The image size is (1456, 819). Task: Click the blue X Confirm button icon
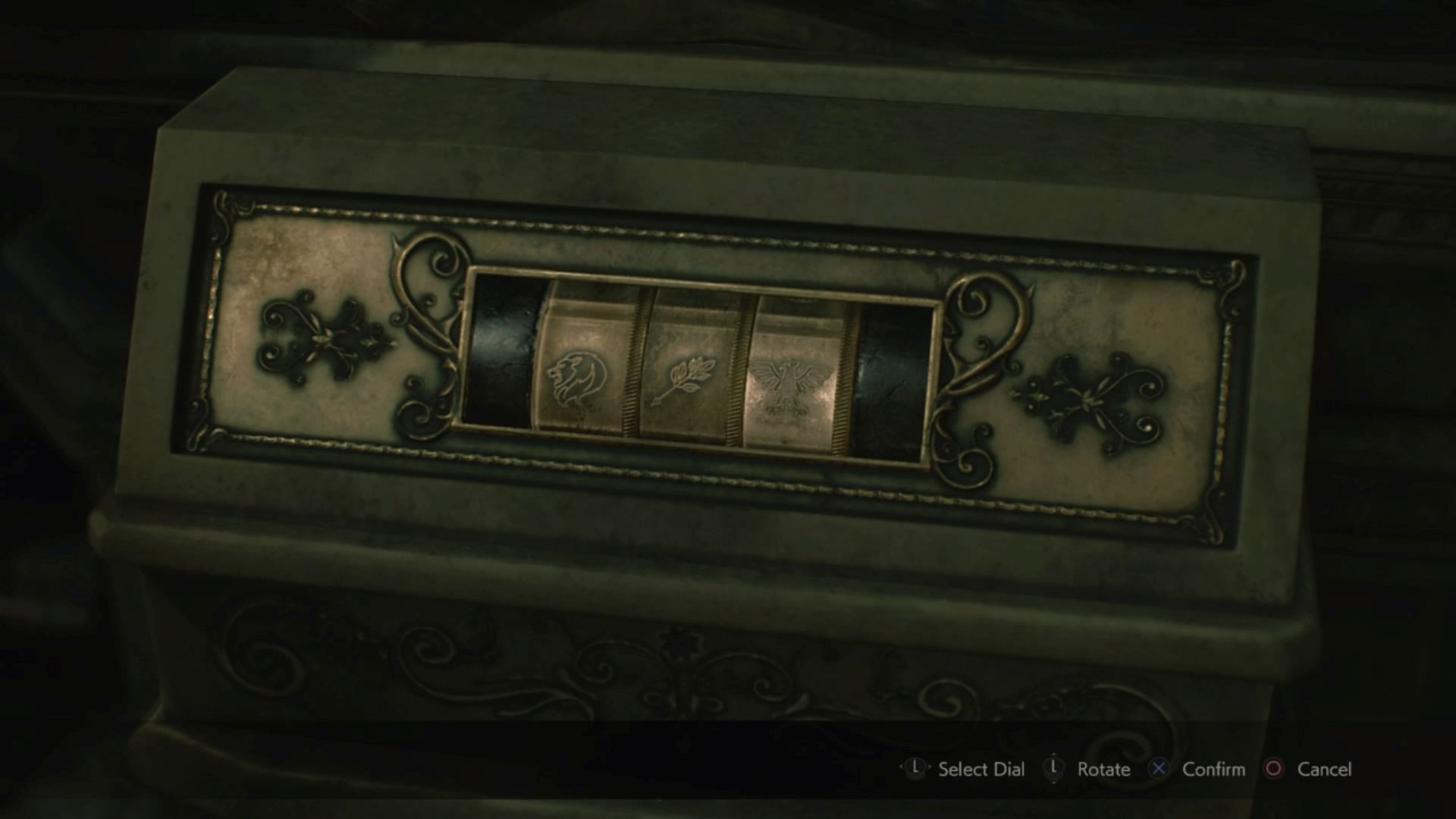click(1159, 767)
